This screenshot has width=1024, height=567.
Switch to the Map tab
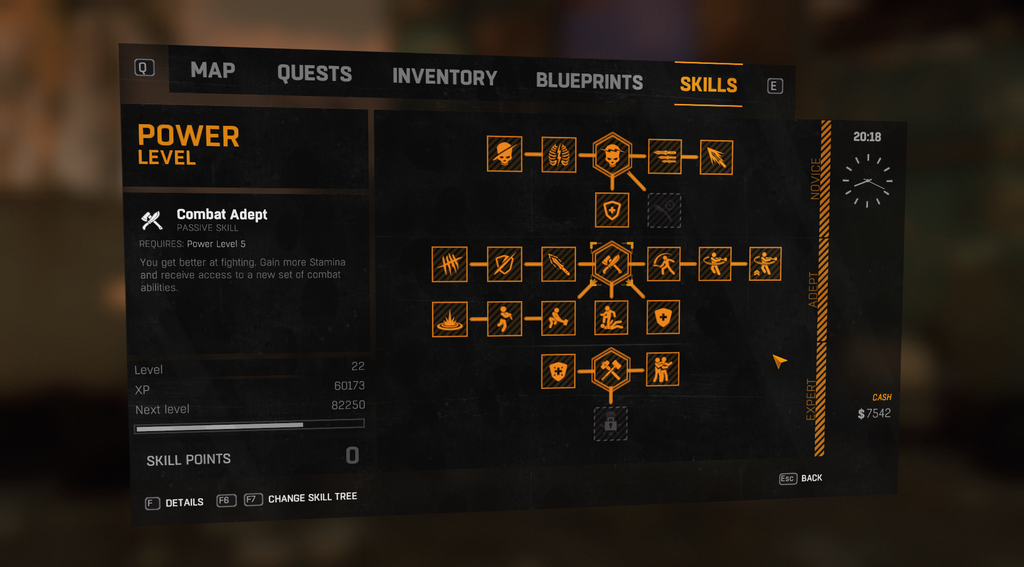tap(212, 70)
